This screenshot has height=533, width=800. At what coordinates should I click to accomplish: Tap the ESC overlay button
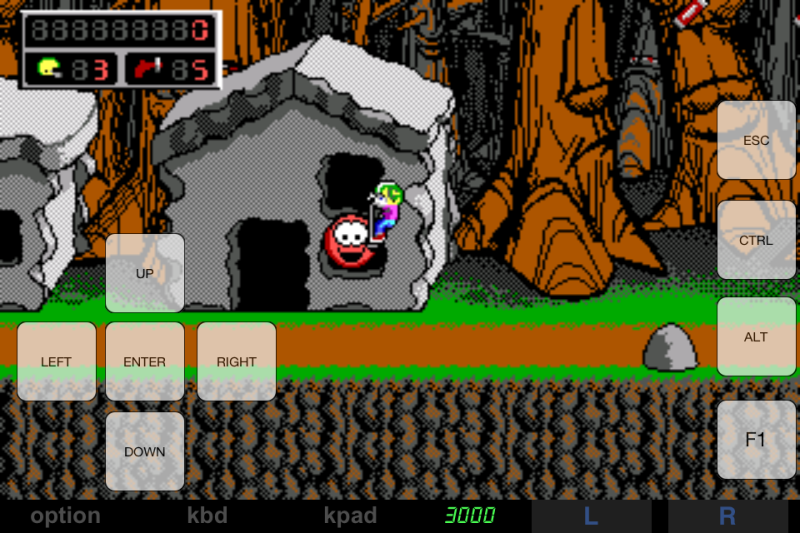756,140
